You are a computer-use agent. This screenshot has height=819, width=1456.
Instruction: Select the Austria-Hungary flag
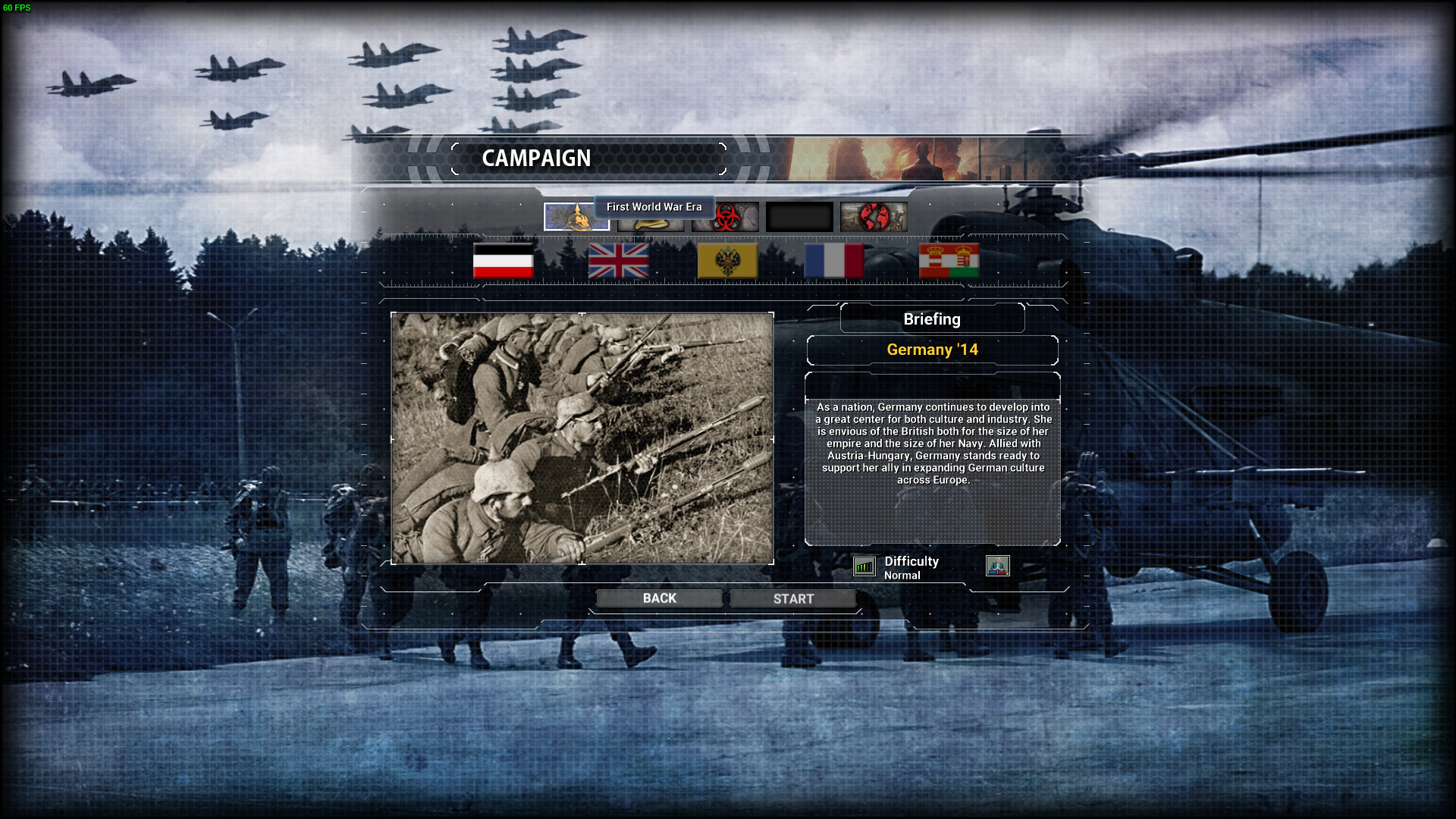pos(949,262)
